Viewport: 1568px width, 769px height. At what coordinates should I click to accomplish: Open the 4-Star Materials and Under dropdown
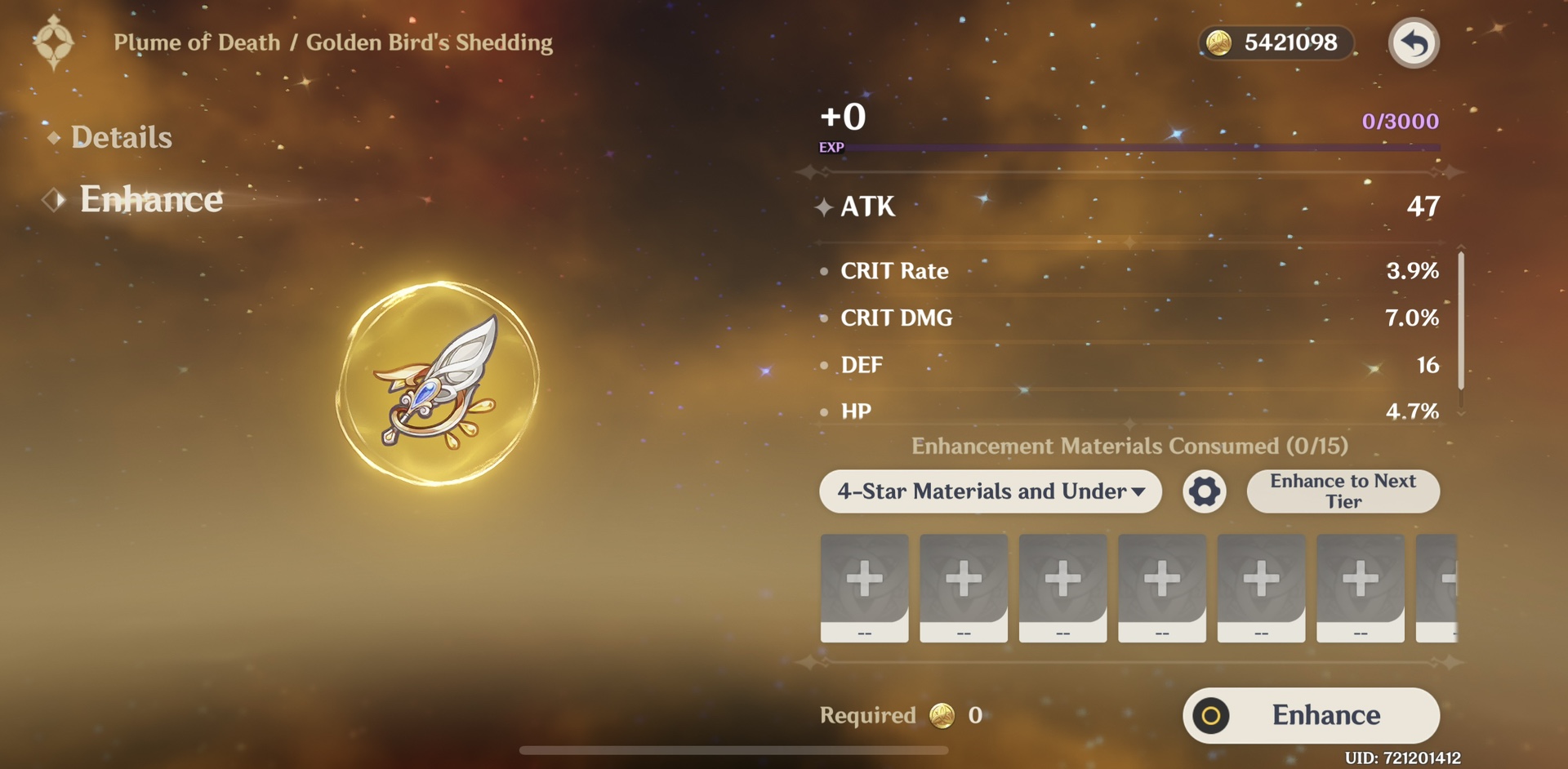pos(990,491)
